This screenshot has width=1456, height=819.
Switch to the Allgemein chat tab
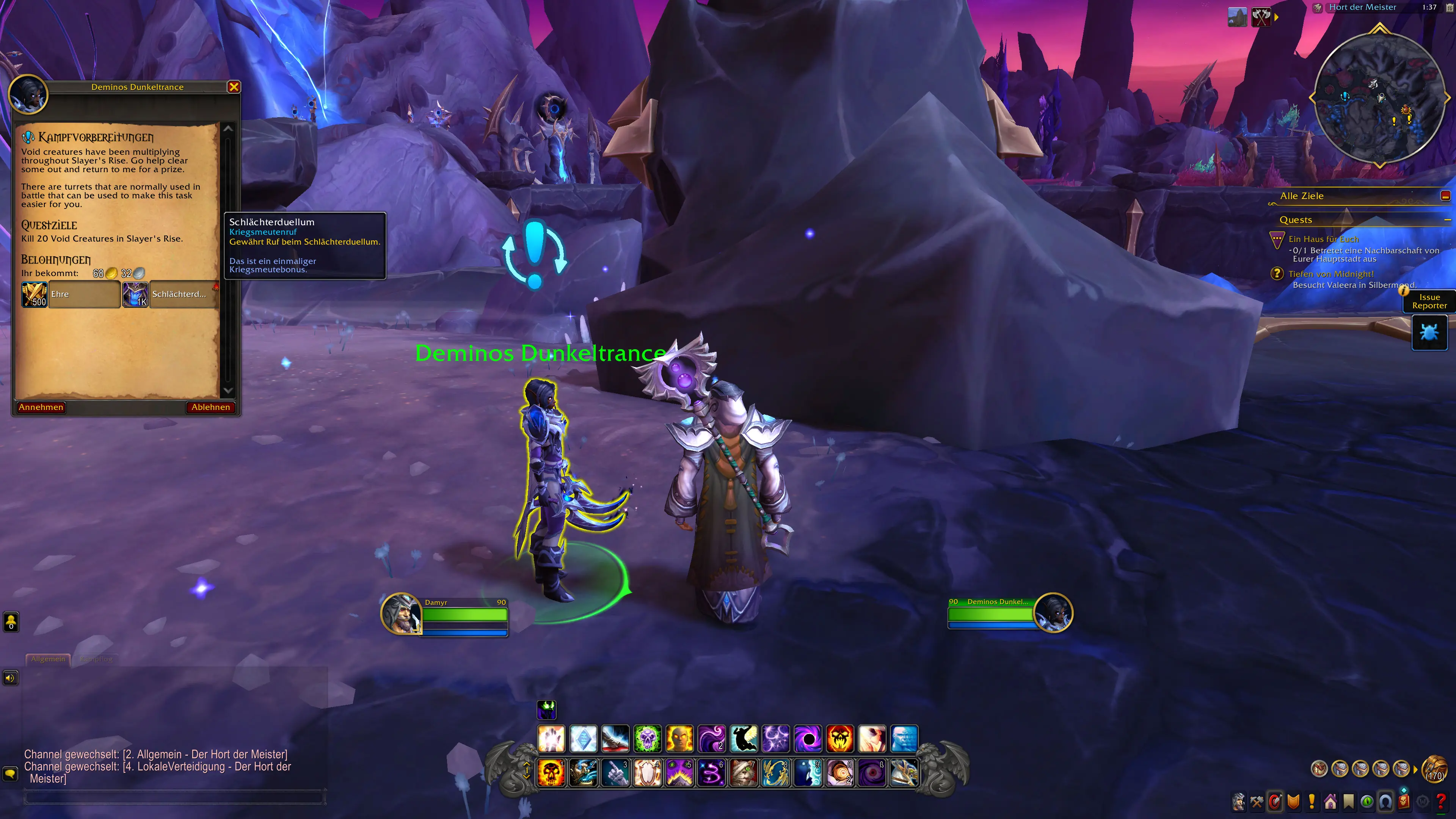48,659
